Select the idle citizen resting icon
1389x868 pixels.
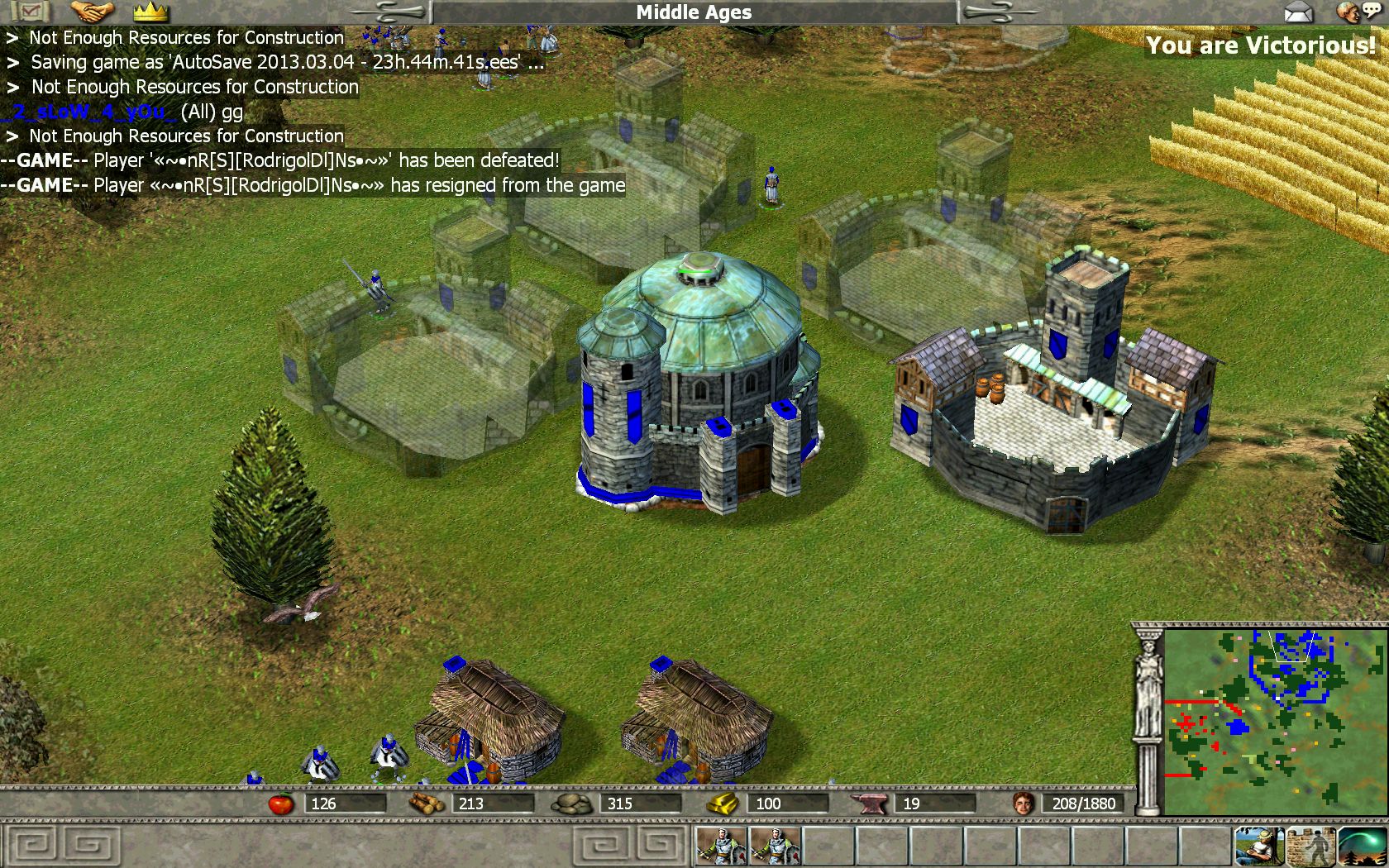tap(1259, 846)
